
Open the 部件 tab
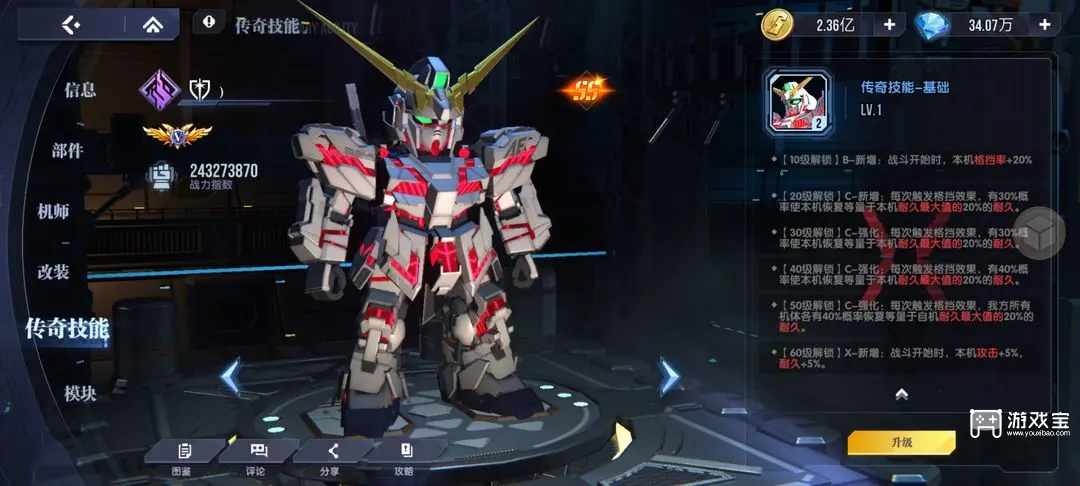coord(67,151)
